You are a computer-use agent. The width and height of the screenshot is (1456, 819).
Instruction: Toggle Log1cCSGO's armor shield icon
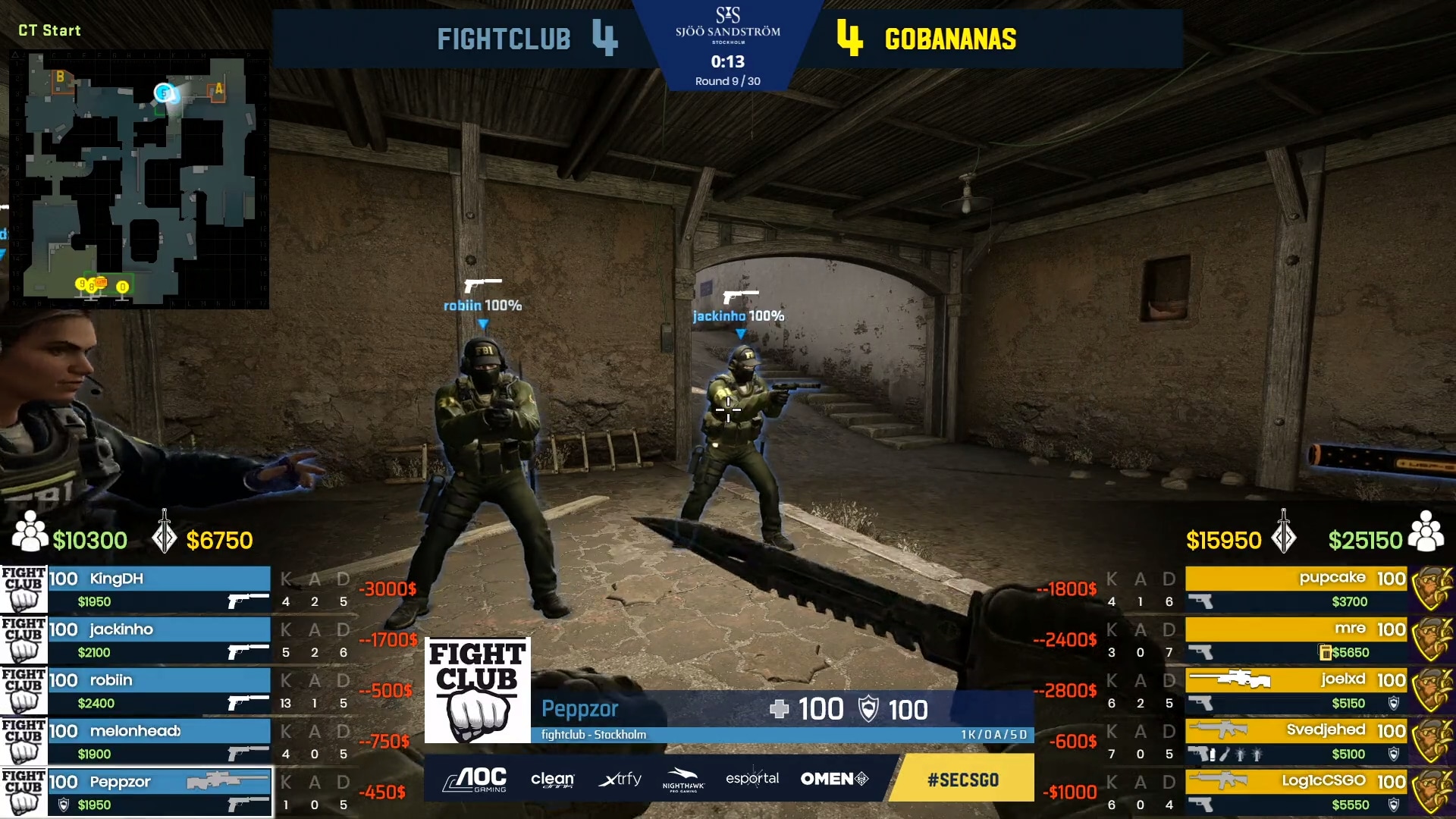pos(1394,804)
